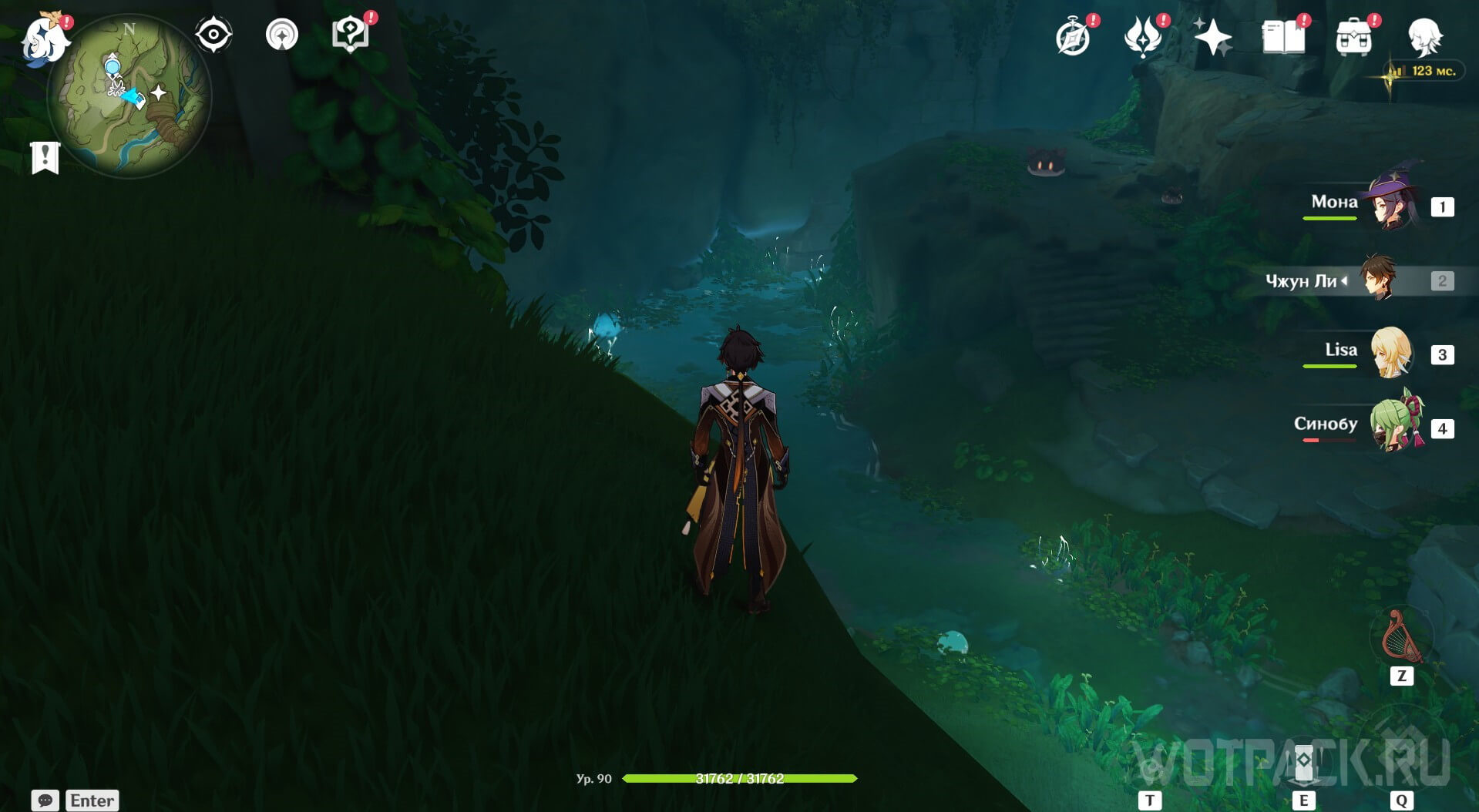Screen dimensions: 1479x812
Task: Open the events compass icon
Action: [x=1073, y=37]
